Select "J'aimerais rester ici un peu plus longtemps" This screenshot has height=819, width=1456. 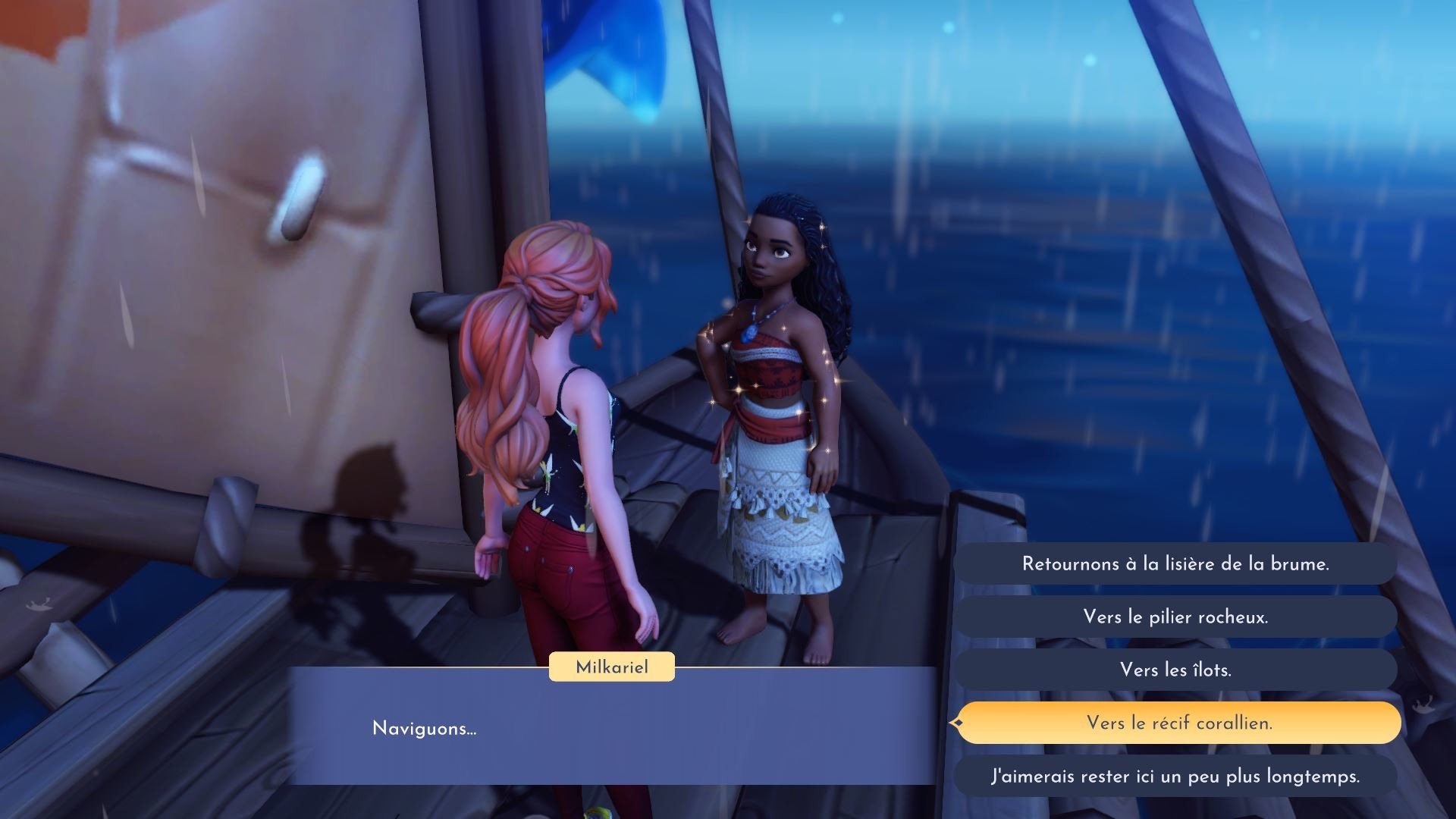[1175, 777]
